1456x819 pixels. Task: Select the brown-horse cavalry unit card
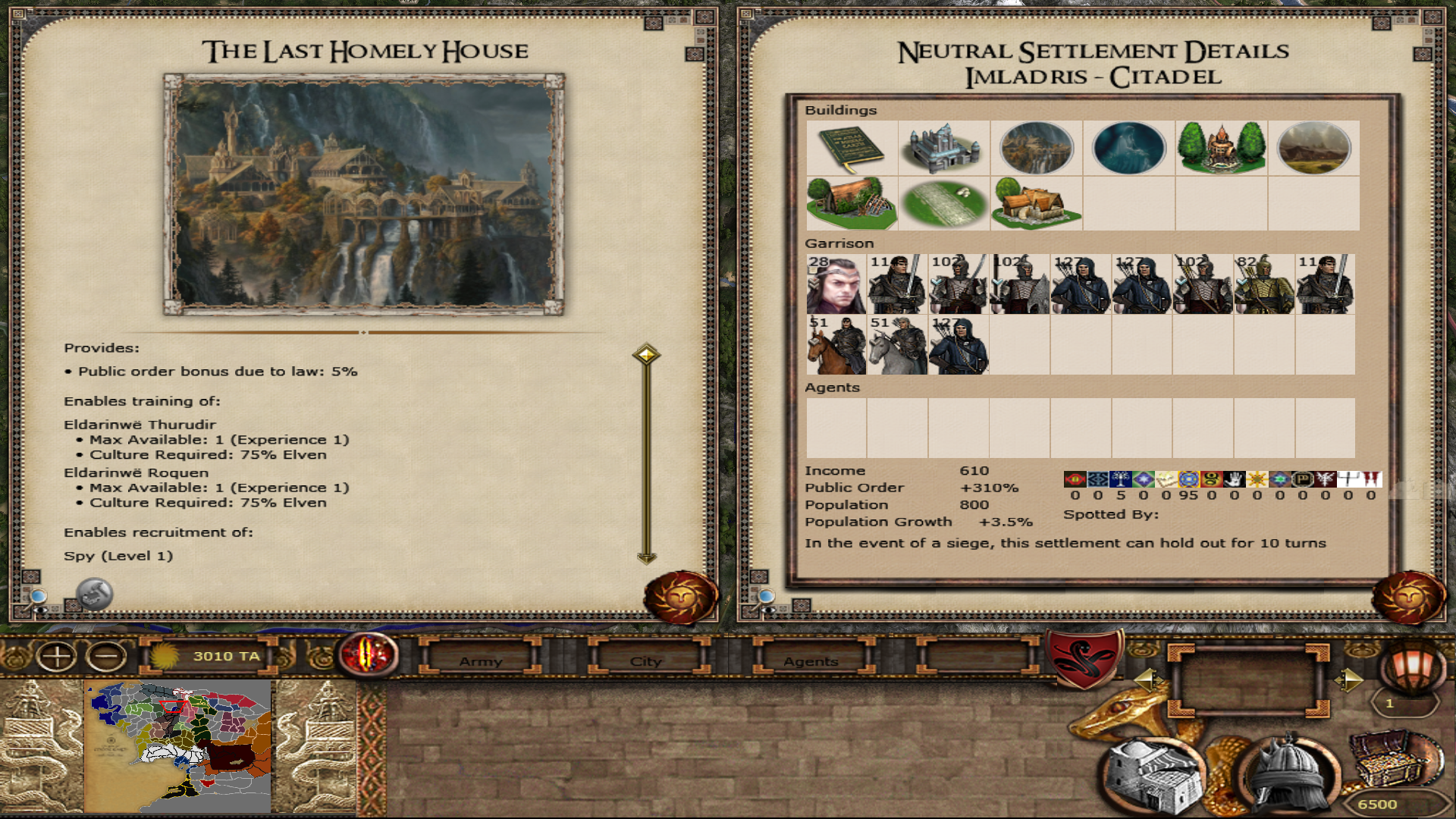point(836,345)
